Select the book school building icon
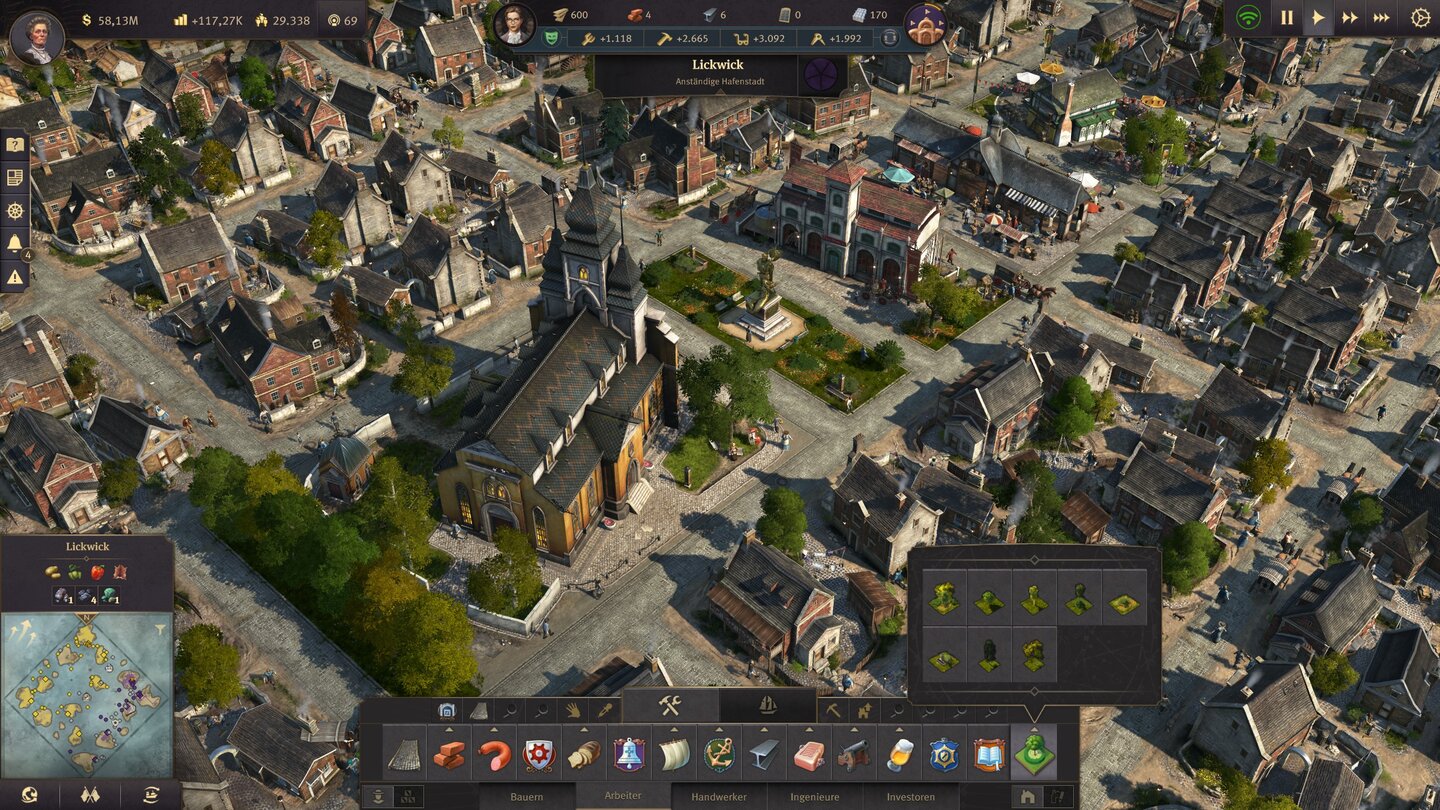Screen dimensions: 1440x810 (989, 755)
